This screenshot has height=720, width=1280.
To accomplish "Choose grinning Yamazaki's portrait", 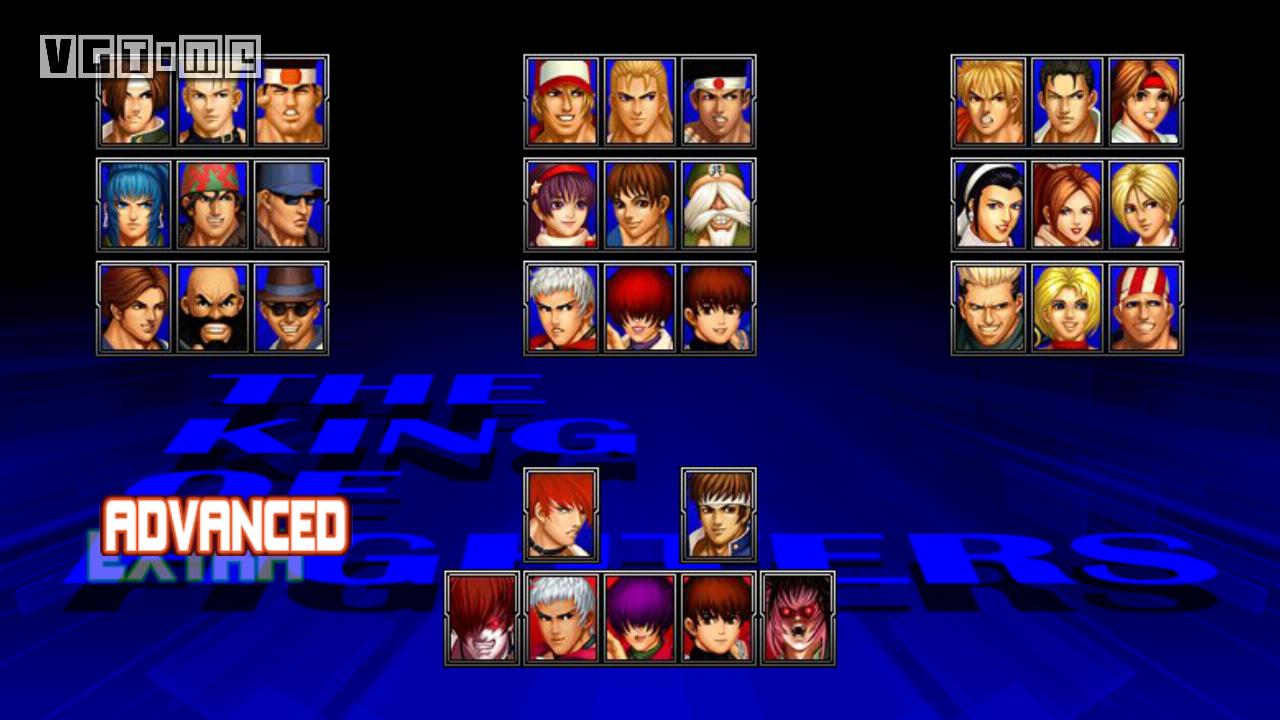I will coord(989,308).
